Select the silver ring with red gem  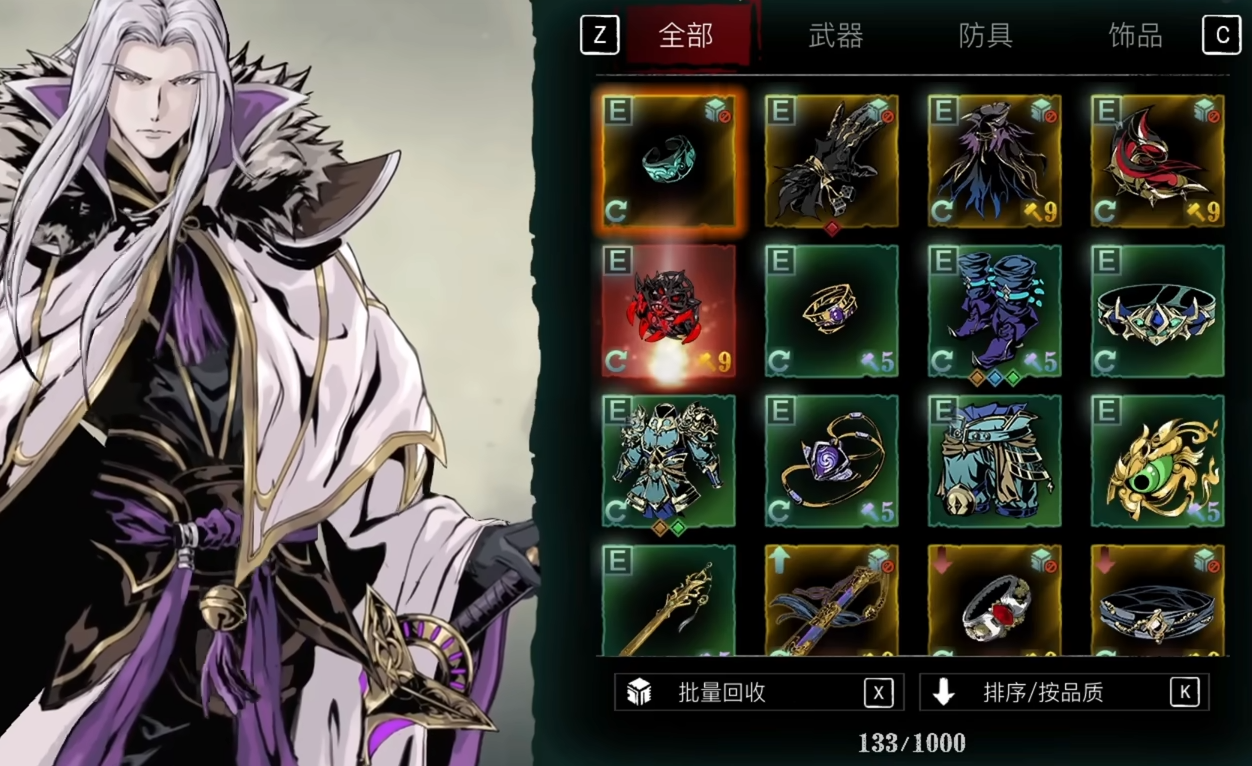[994, 602]
